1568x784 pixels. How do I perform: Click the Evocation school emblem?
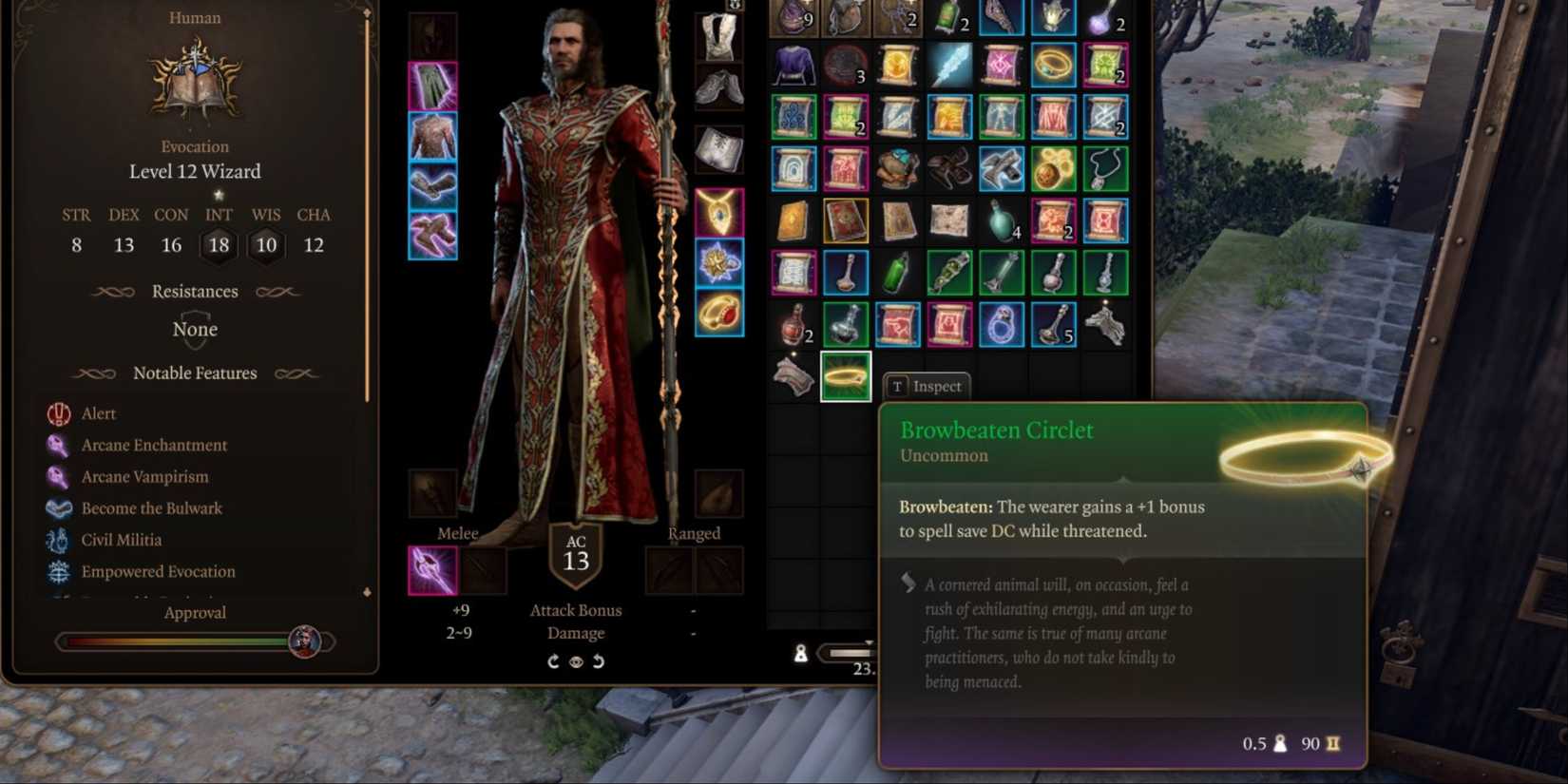tap(195, 83)
